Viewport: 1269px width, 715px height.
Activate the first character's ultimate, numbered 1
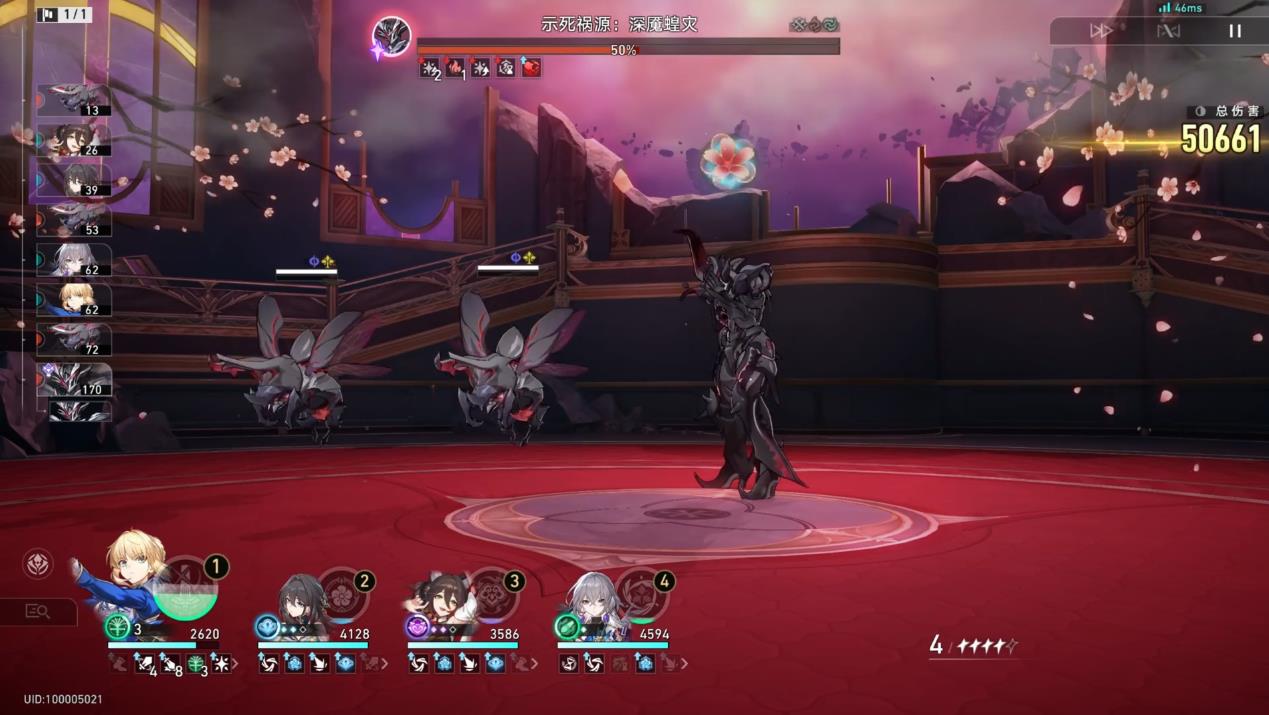click(186, 589)
